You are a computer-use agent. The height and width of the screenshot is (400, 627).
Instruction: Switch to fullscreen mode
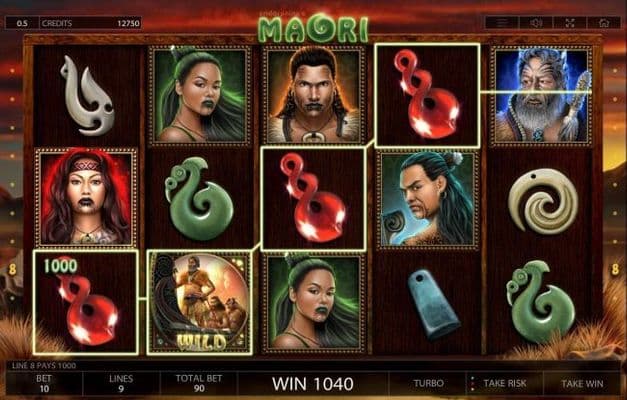pyautogui.click(x=570, y=22)
